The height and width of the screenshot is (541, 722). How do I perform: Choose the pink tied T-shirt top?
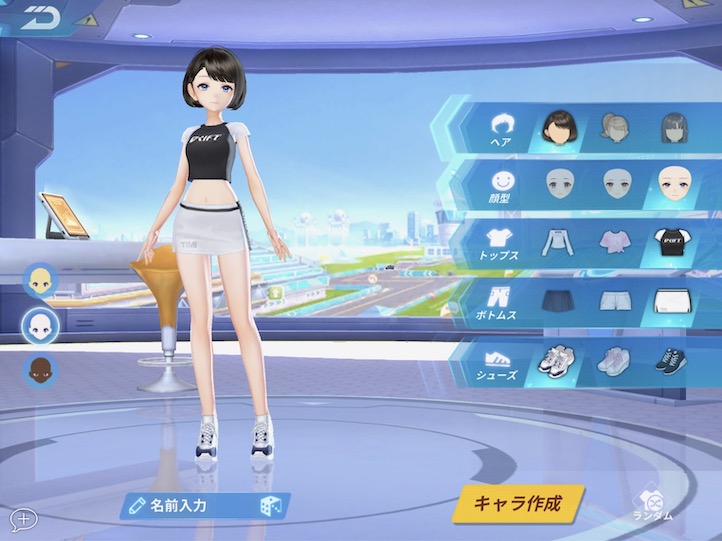coord(615,241)
